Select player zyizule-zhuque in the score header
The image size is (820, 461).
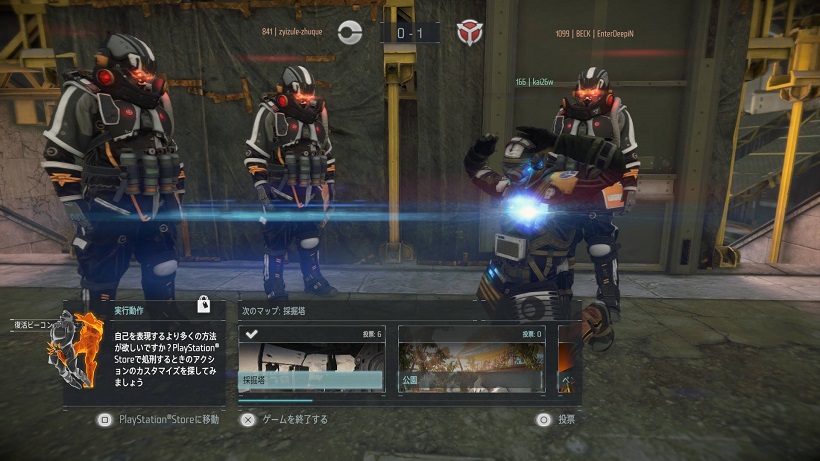tap(296, 33)
